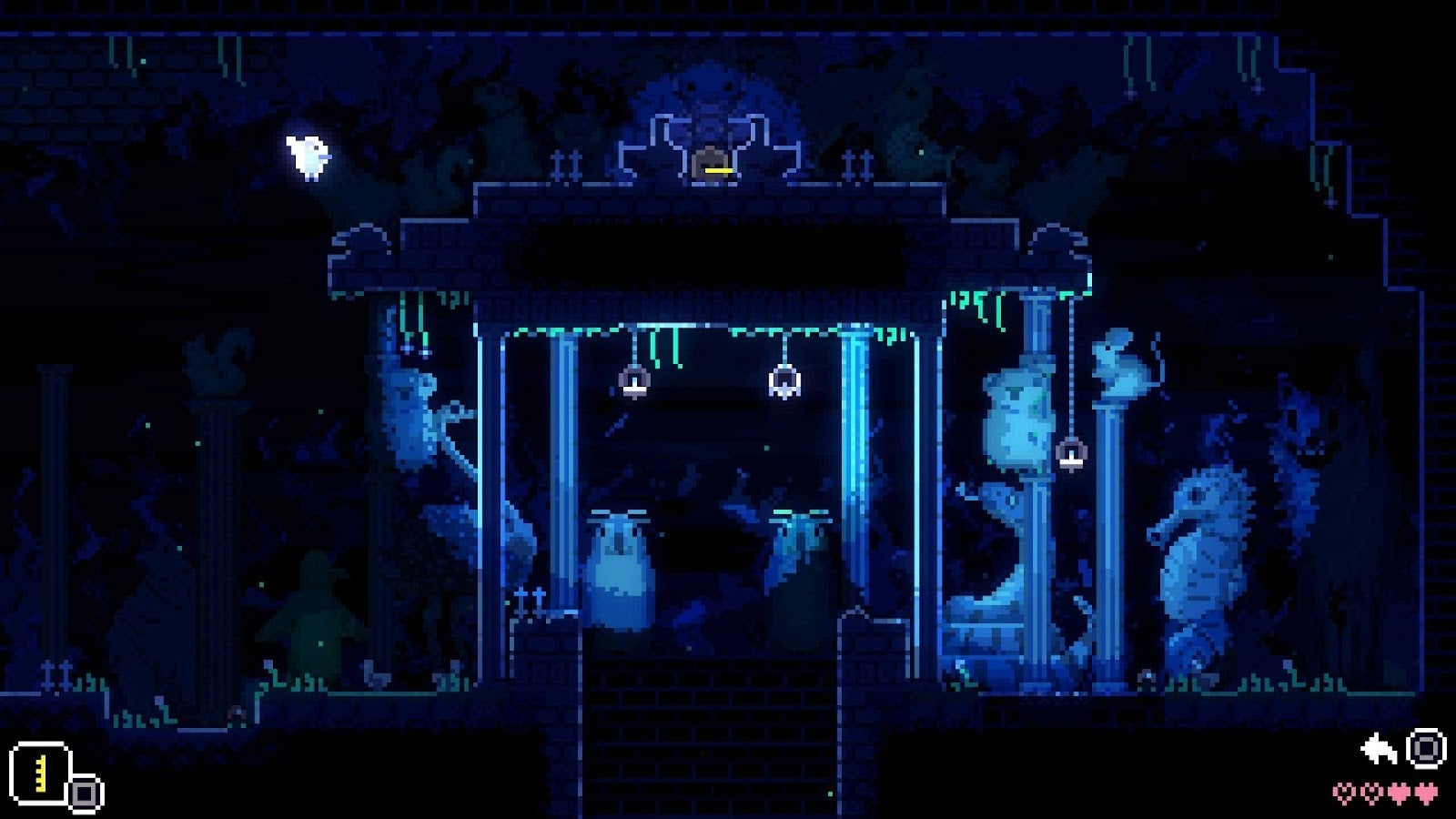Toggle the left hanging lantern
The width and height of the screenshot is (1456, 819).
click(x=634, y=382)
